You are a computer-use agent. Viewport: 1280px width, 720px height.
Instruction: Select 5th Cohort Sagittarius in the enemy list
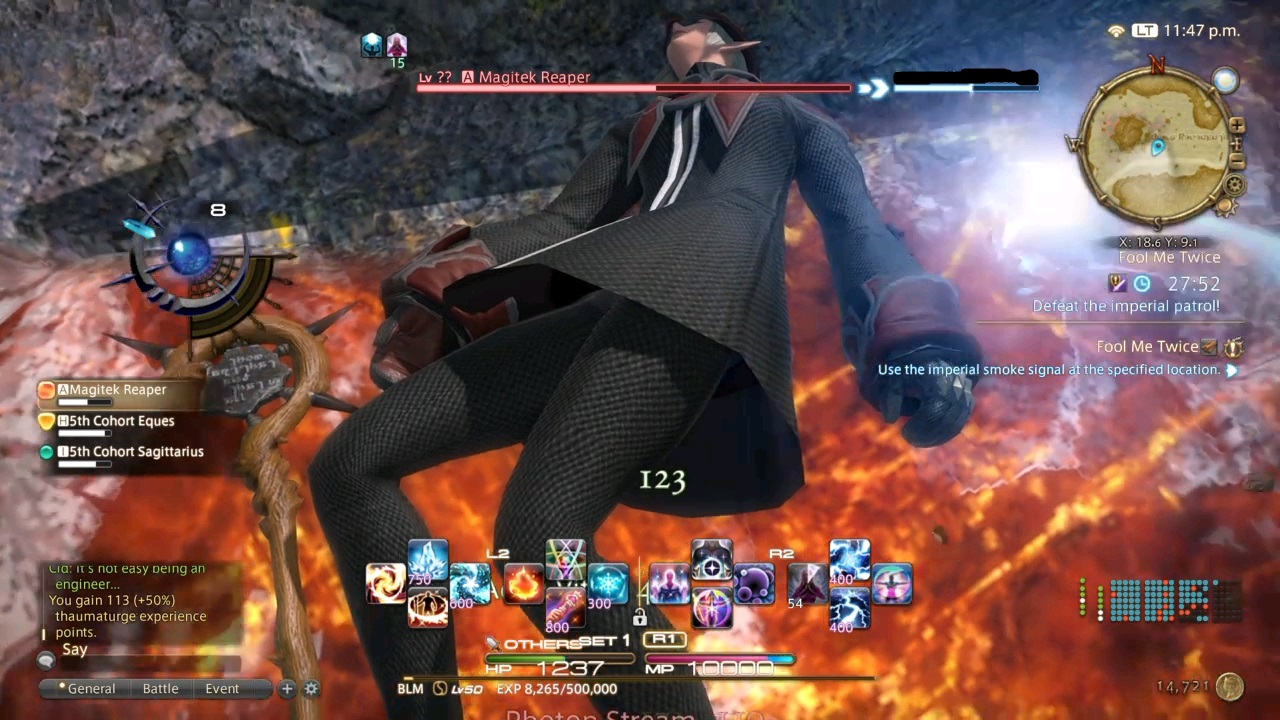[x=131, y=451]
